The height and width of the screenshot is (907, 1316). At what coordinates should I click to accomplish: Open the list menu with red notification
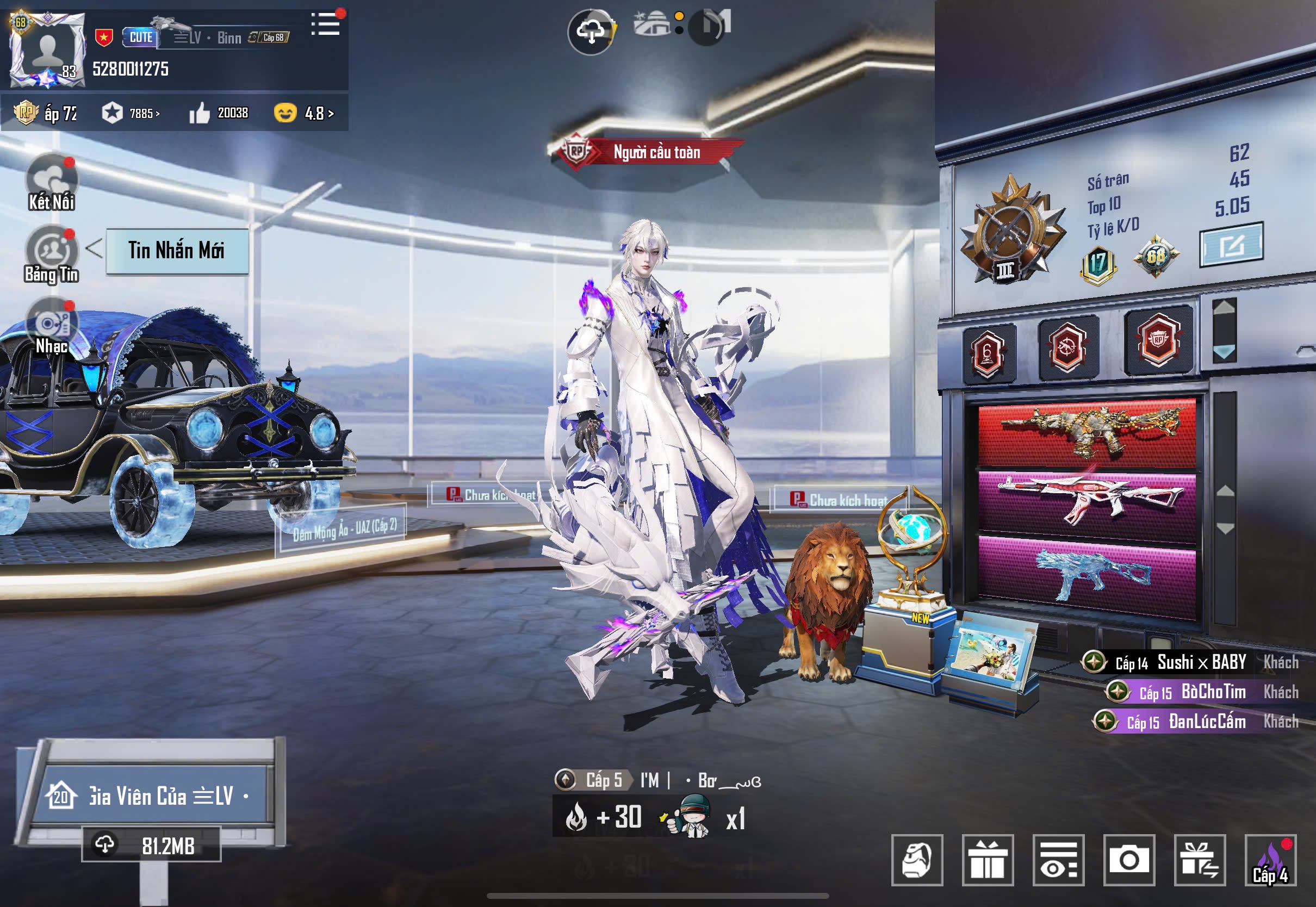coord(326,25)
